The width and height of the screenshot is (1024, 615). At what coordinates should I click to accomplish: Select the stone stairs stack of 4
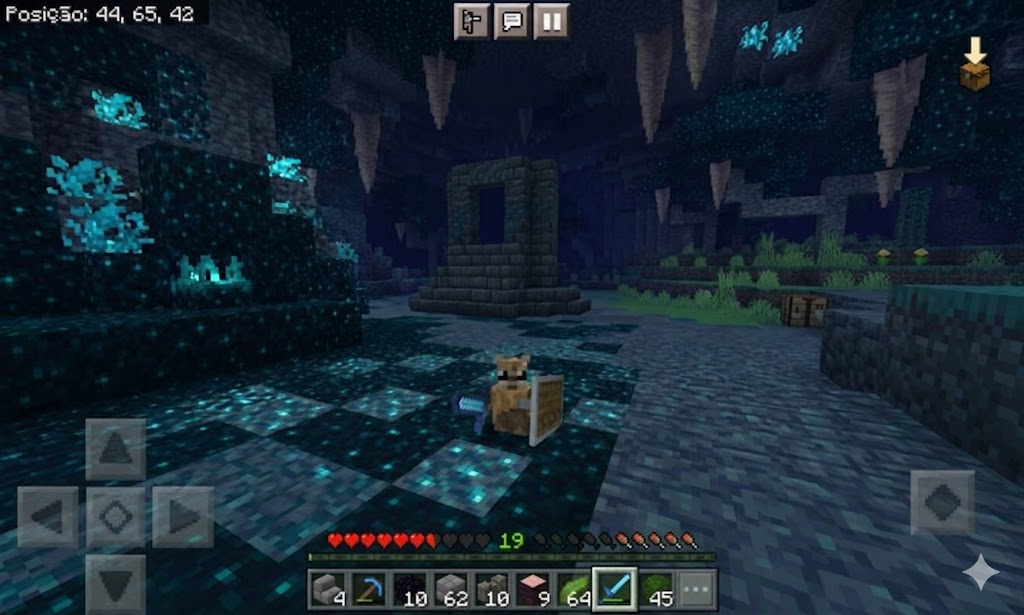(327, 587)
